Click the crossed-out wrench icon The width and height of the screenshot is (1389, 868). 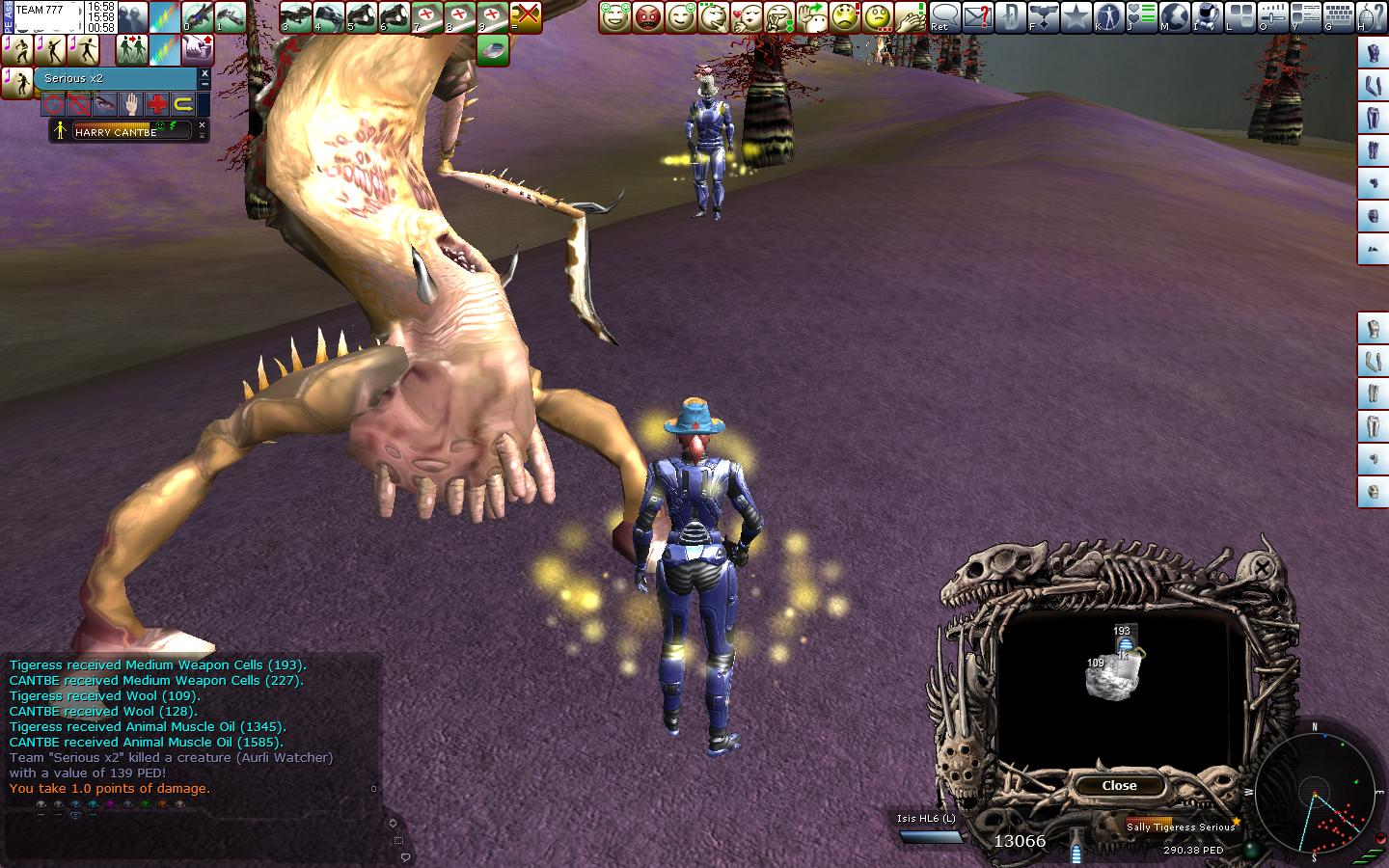click(x=526, y=16)
